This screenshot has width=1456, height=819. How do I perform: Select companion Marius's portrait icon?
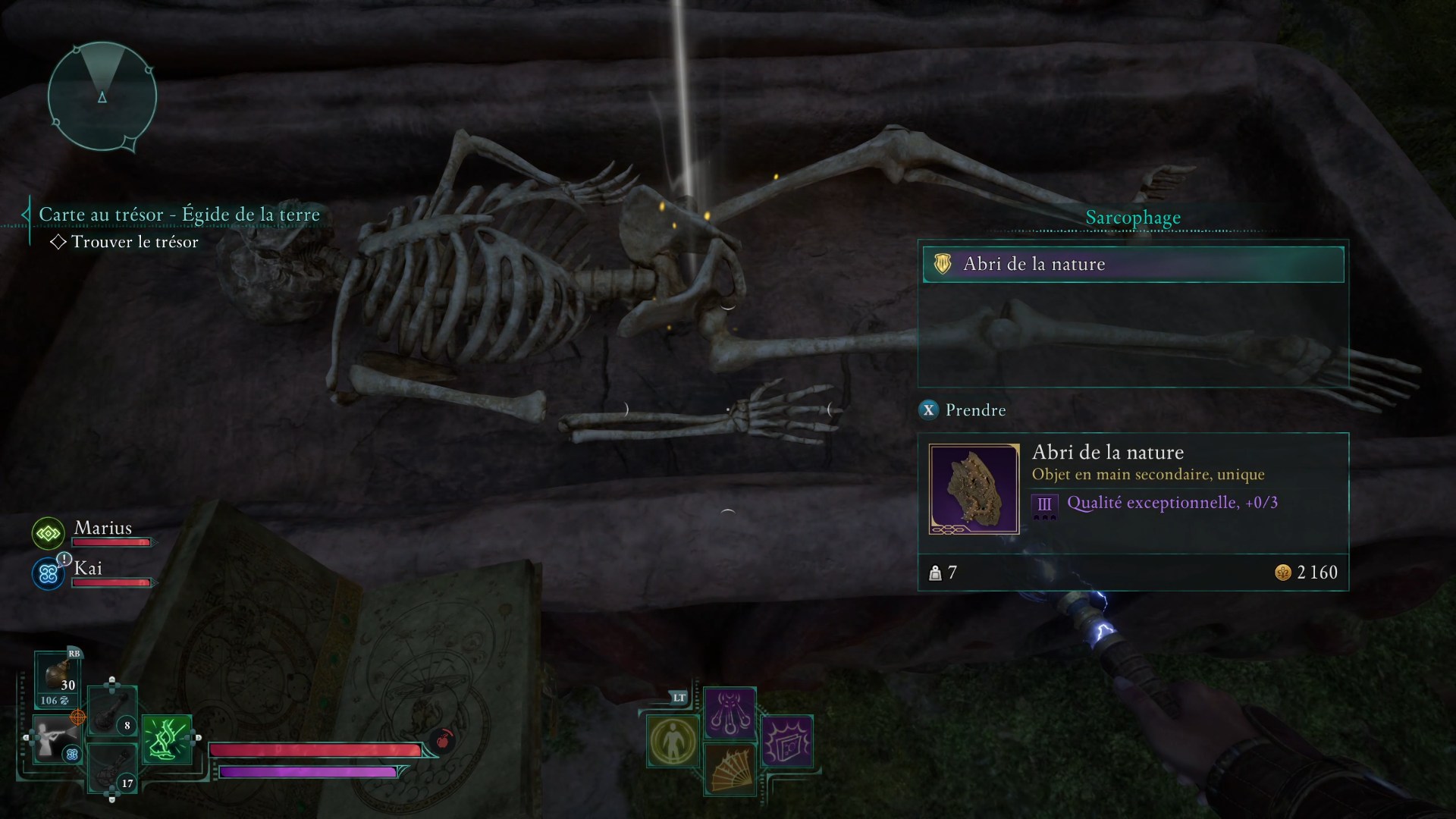(48, 533)
